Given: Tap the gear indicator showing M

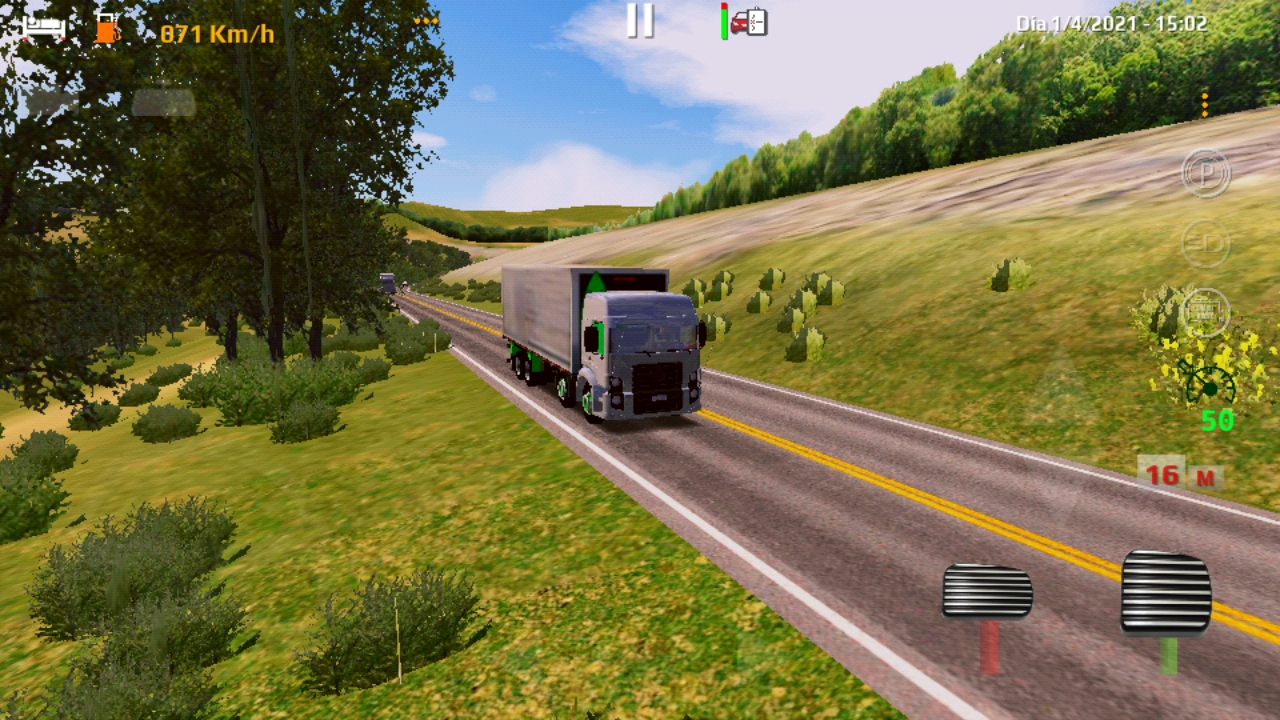Looking at the screenshot, I should coord(1205,477).
